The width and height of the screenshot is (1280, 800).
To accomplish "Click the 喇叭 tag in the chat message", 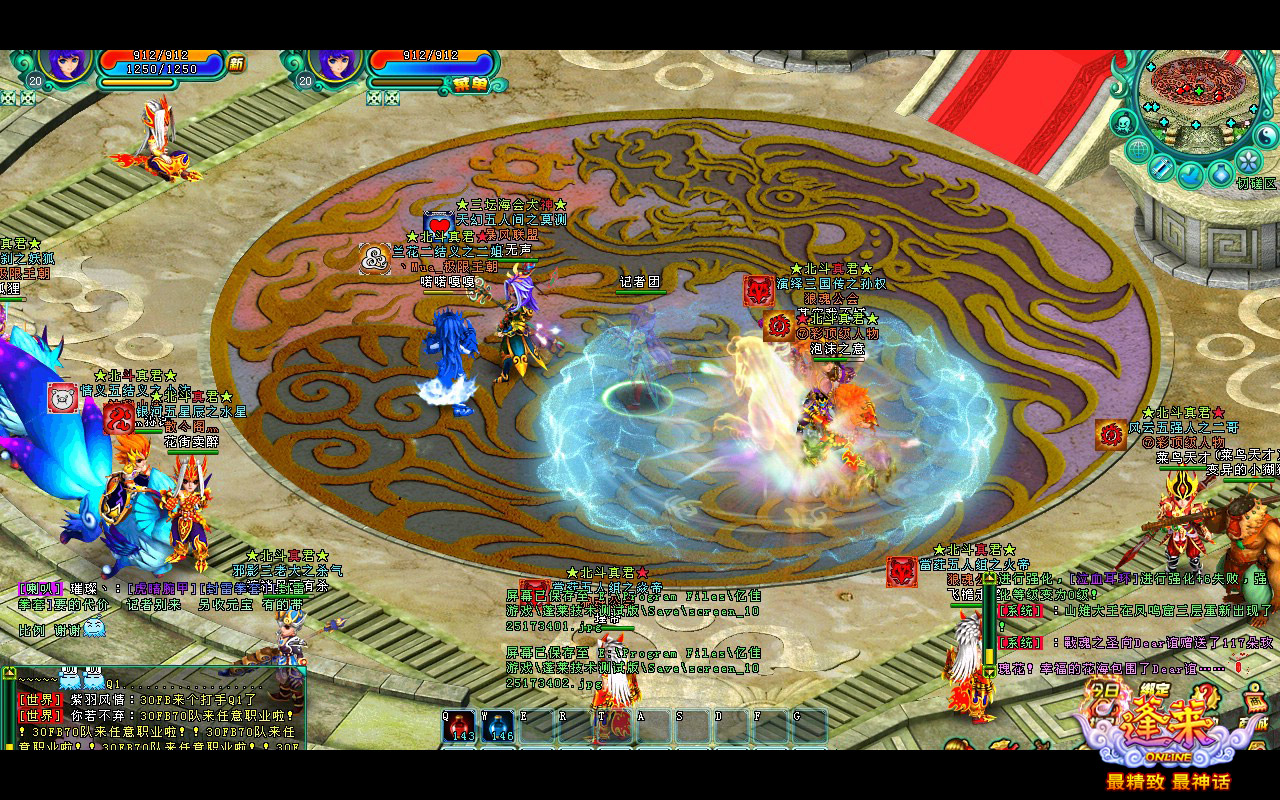I will pos(40,588).
